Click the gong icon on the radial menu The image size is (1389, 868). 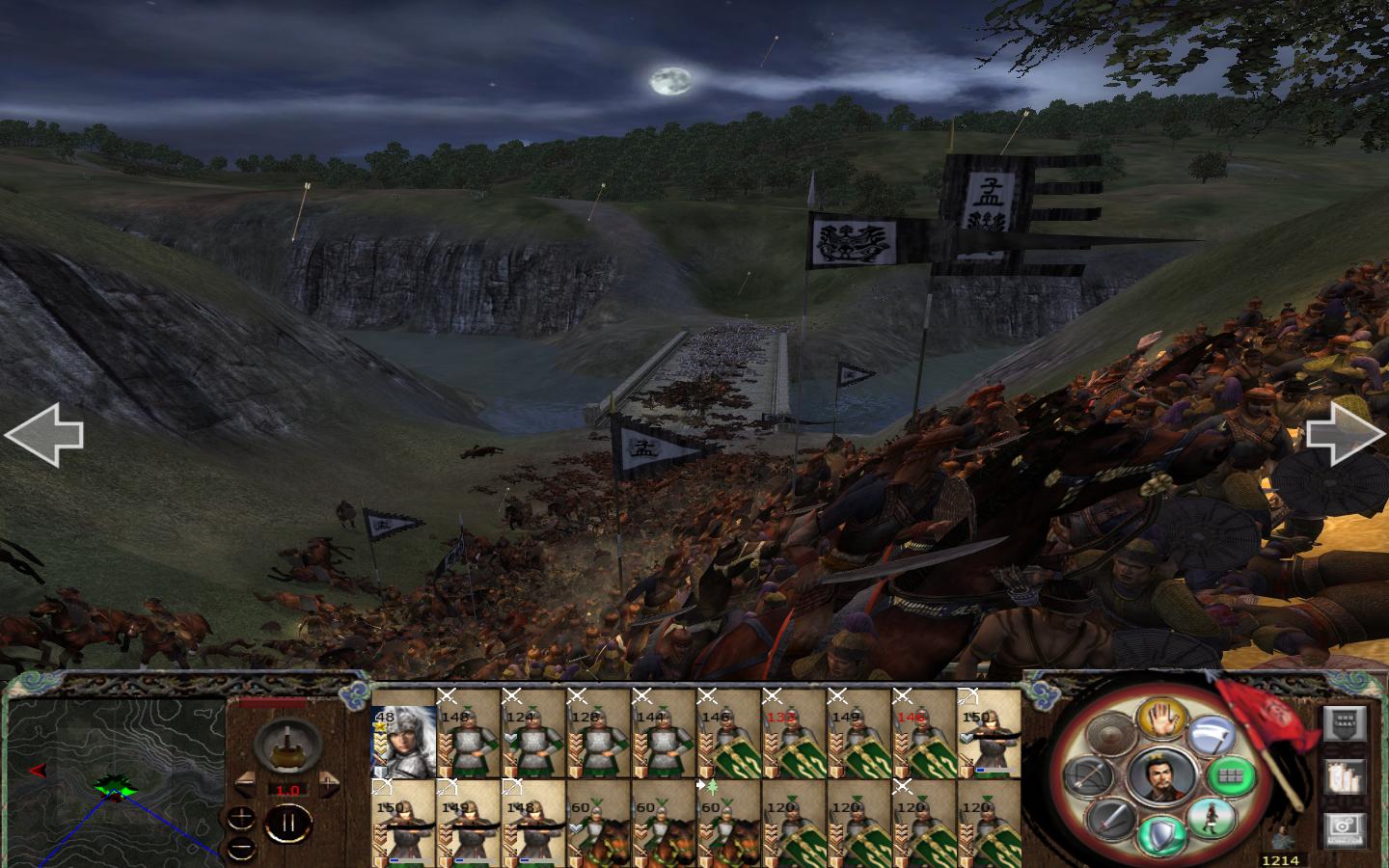point(1109,735)
